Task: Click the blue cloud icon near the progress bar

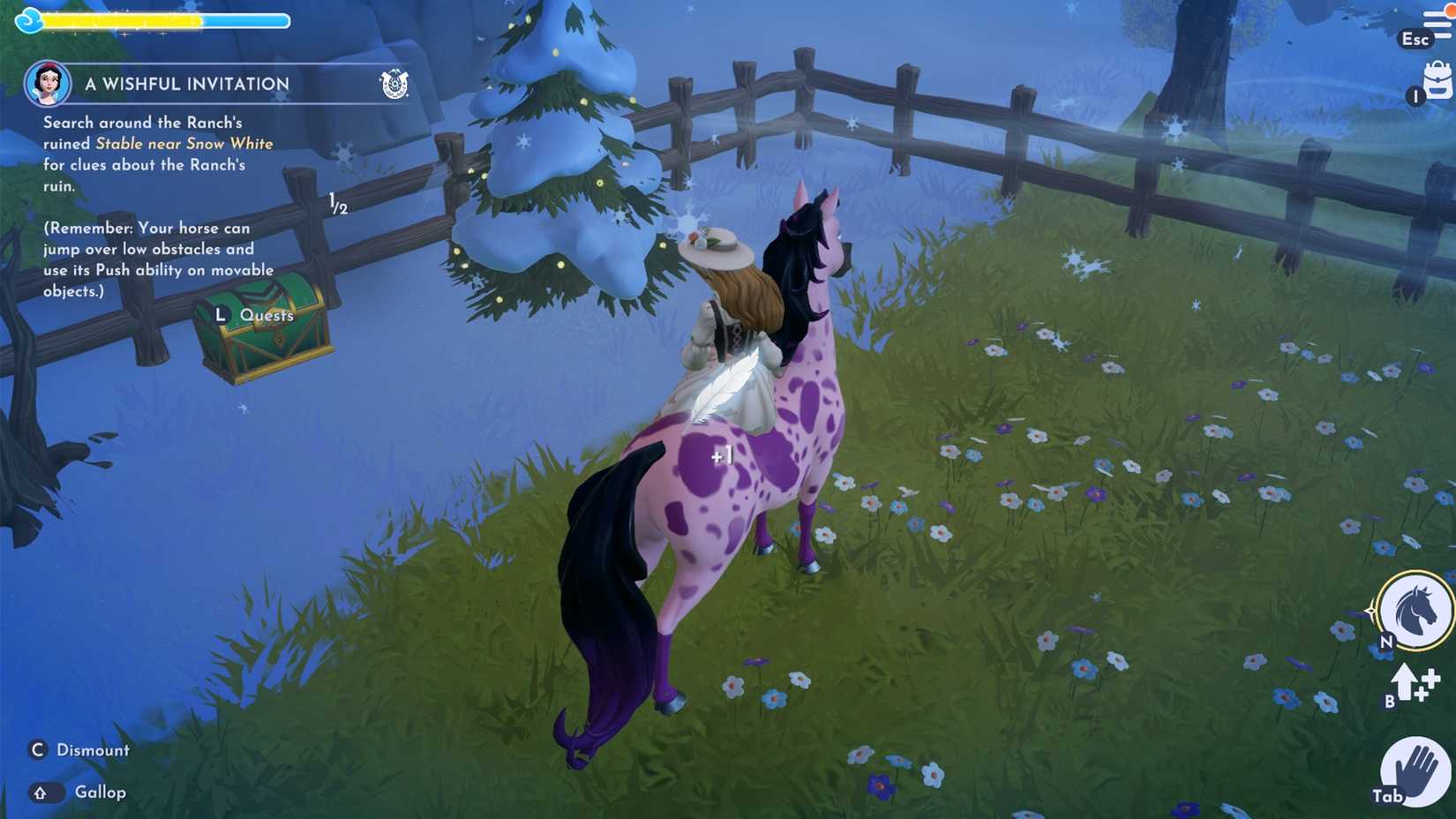Action: click(29, 19)
